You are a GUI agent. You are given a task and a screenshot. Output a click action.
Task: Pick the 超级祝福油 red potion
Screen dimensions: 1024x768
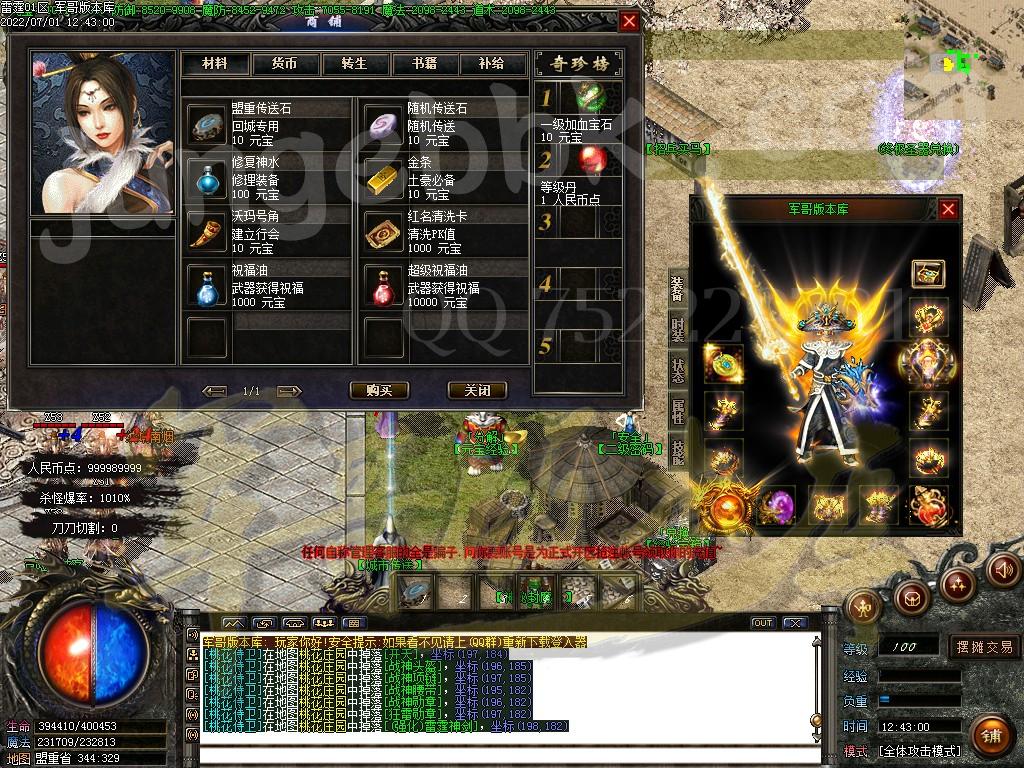[x=382, y=287]
